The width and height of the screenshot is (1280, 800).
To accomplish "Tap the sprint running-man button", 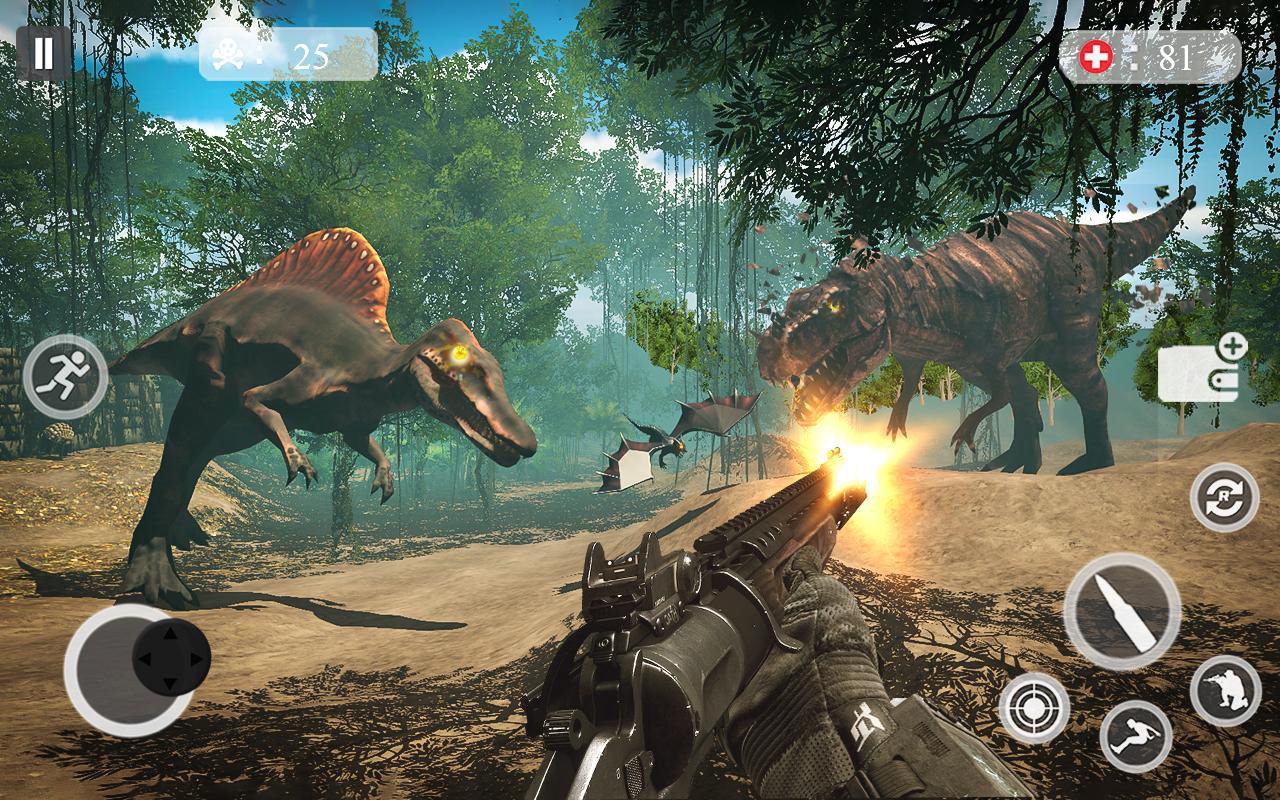I will (x=65, y=376).
